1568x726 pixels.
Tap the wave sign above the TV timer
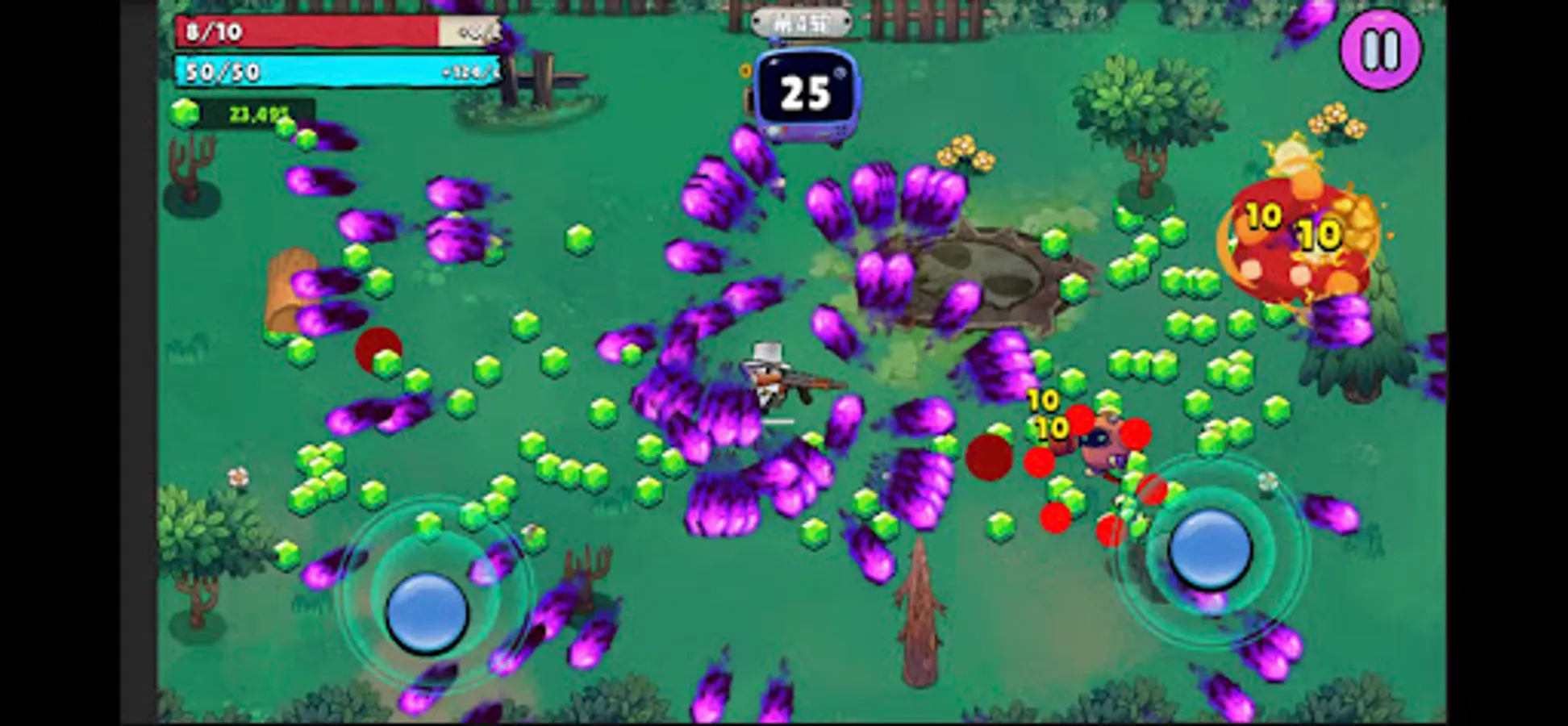point(803,22)
